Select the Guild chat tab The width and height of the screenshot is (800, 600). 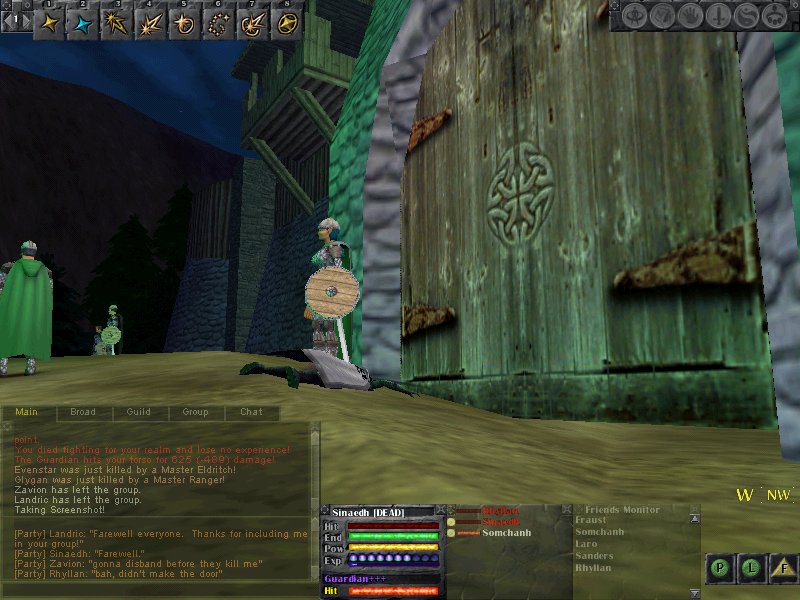pos(139,412)
